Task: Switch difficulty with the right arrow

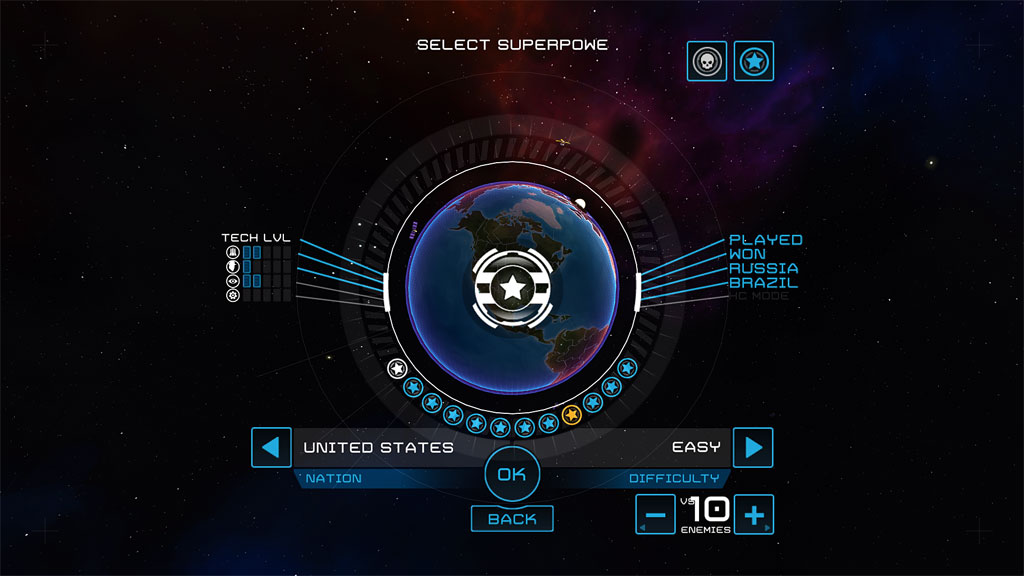Action: 753,447
